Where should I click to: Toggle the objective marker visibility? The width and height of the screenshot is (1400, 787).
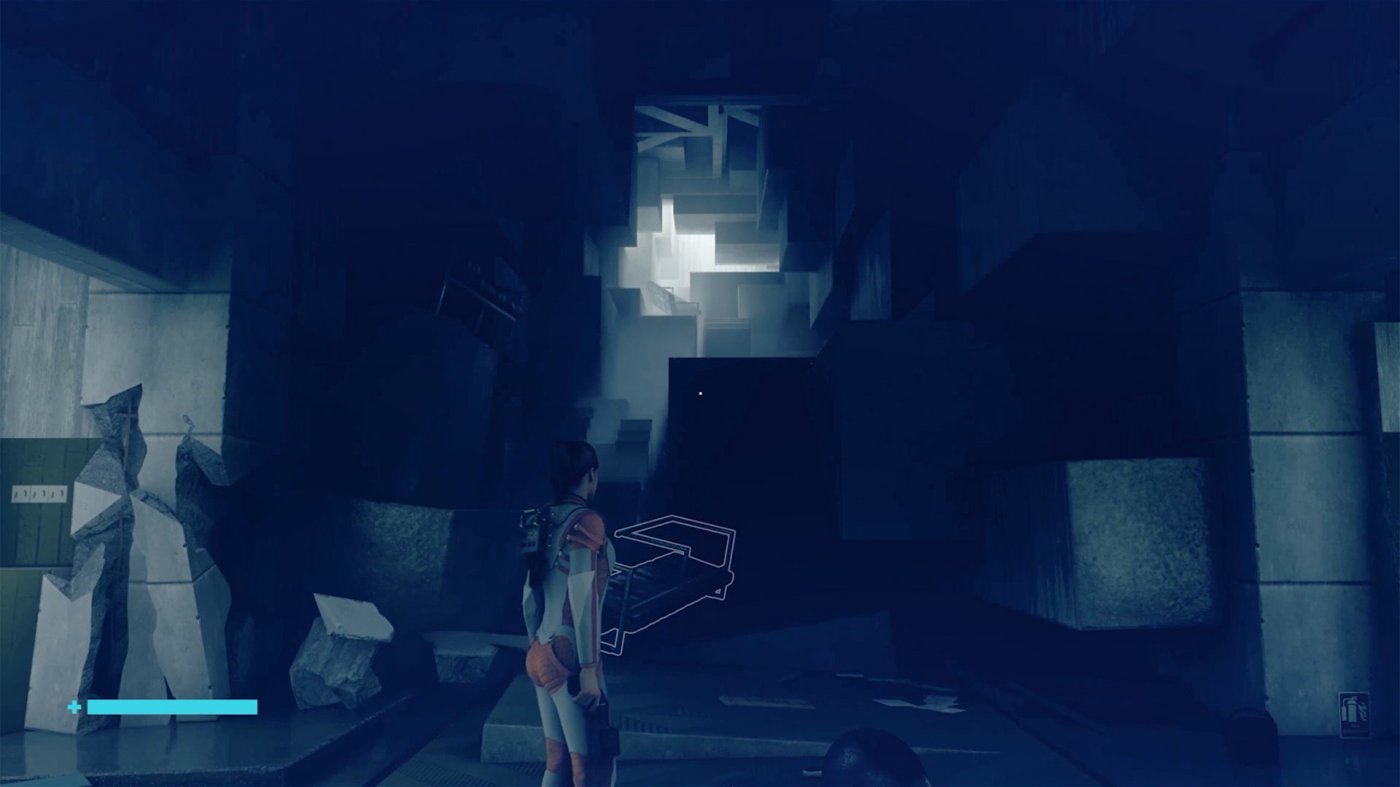(x=700, y=393)
